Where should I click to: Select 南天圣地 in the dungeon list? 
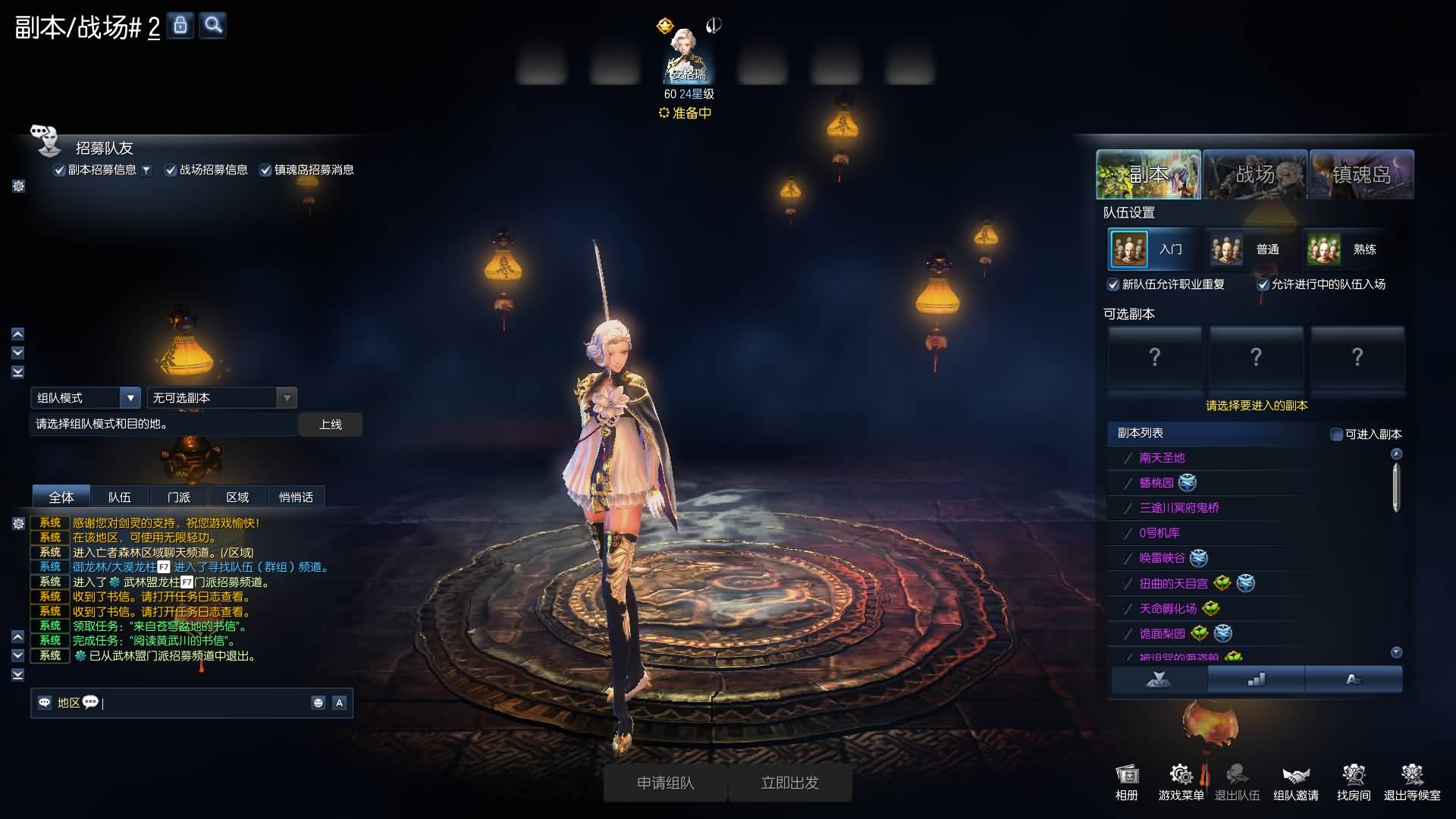pos(1162,458)
